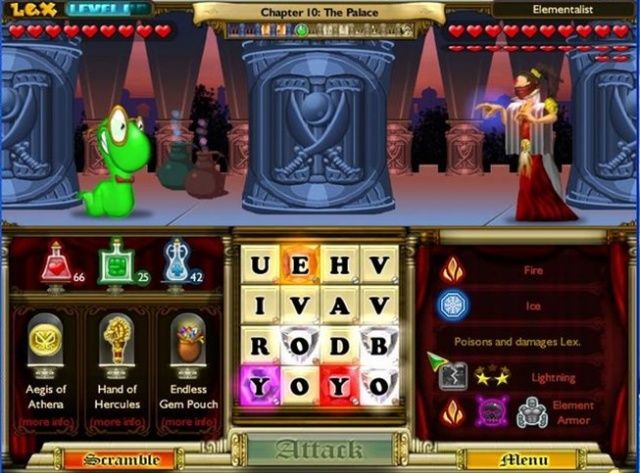Show more info for Hand of Hercules

click(x=117, y=423)
